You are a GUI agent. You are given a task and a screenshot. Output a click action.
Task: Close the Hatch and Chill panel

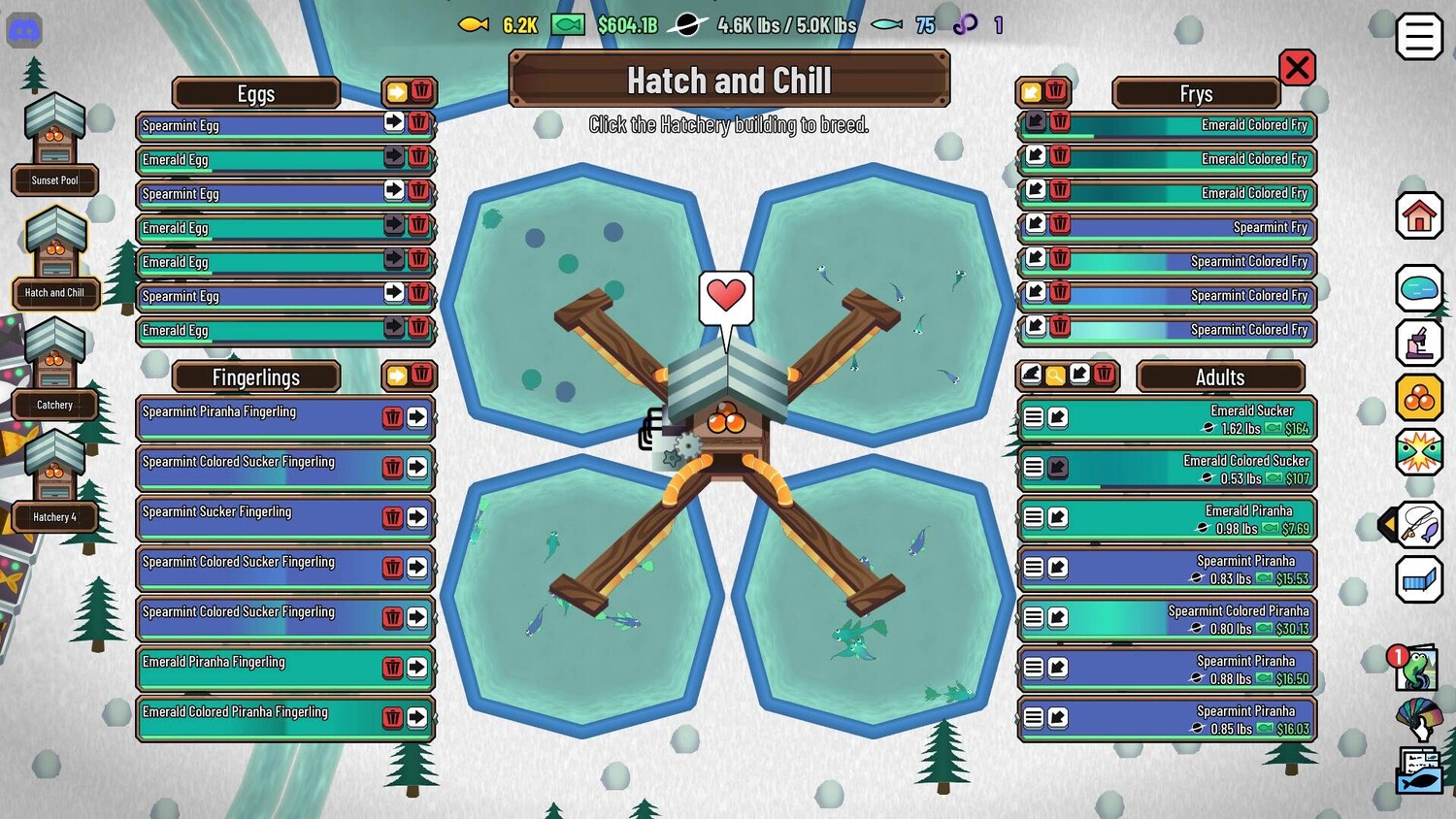pyautogui.click(x=1297, y=68)
